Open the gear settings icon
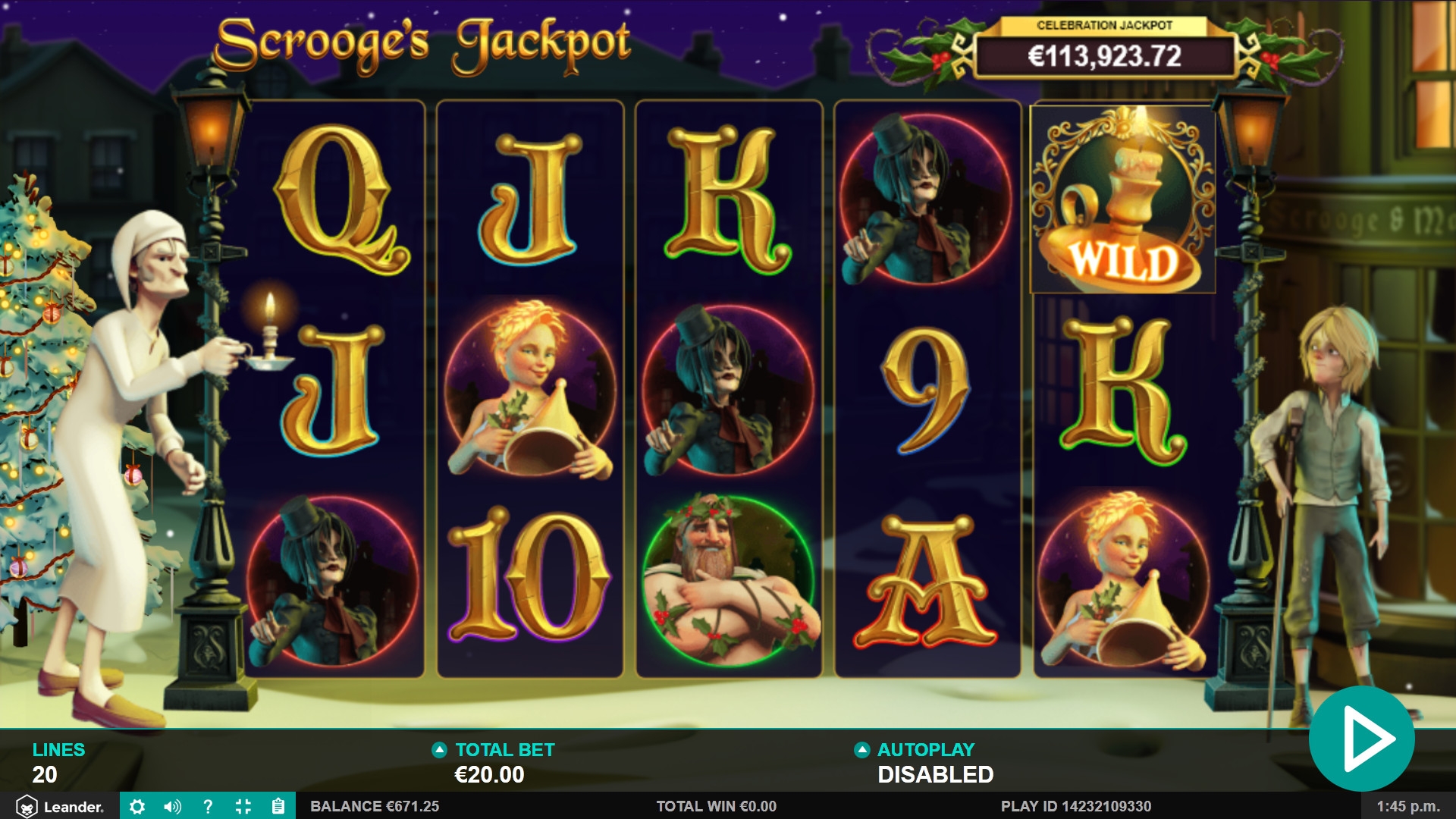 pos(137,806)
